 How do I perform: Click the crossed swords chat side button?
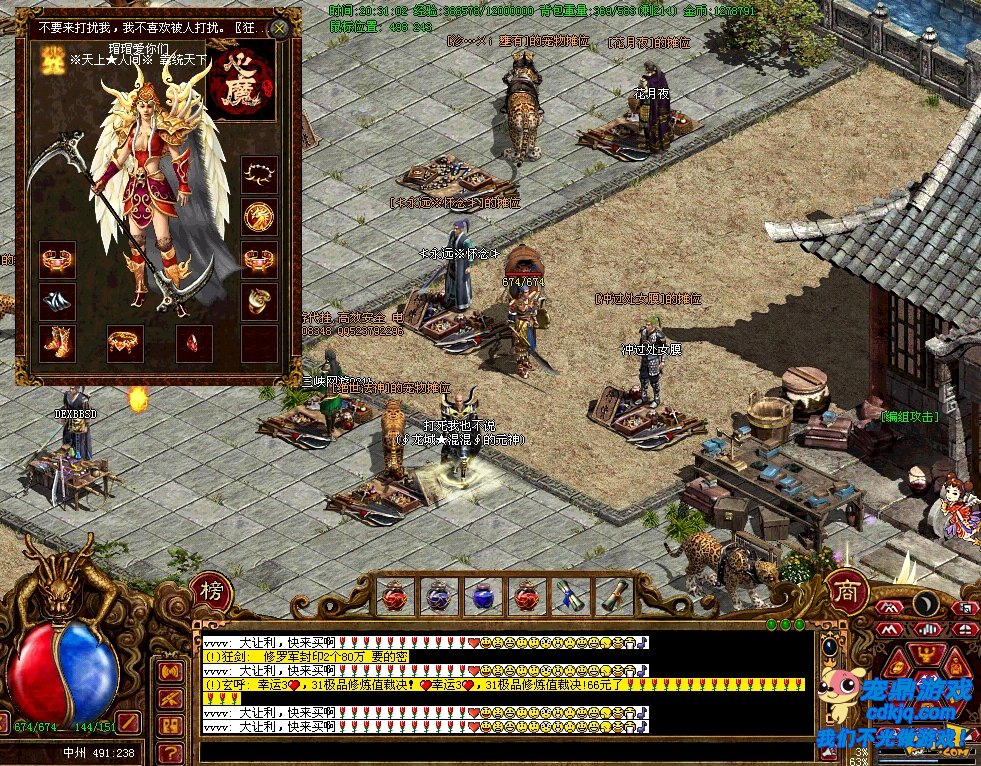pyautogui.click(x=170, y=699)
